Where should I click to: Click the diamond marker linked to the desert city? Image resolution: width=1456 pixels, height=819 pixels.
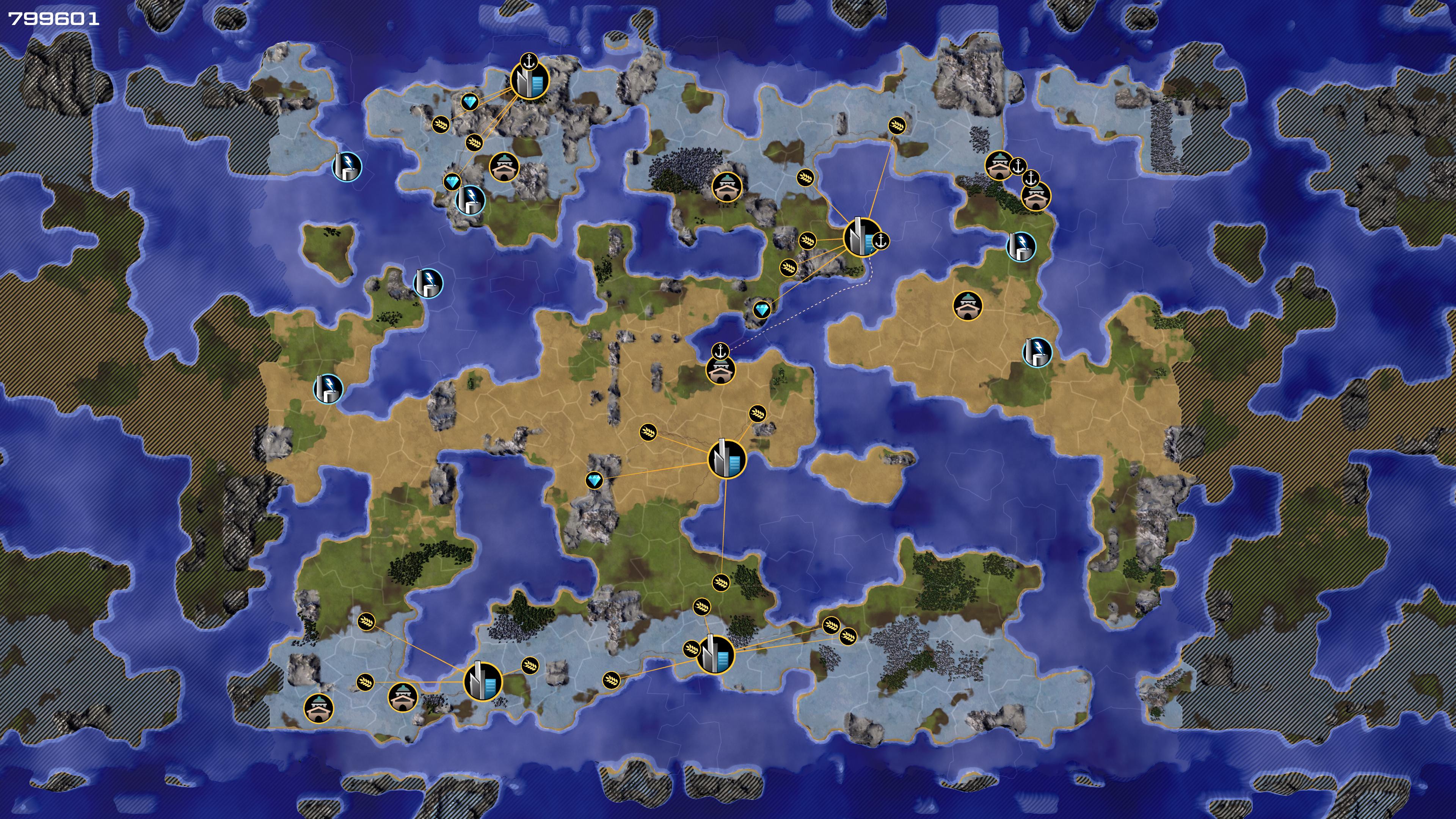pyautogui.click(x=594, y=480)
